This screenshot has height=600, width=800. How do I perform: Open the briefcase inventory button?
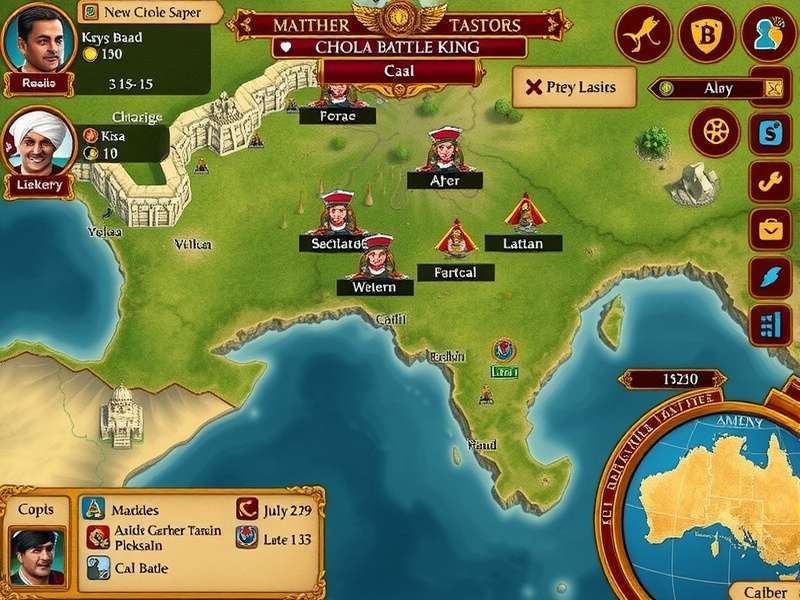770,229
